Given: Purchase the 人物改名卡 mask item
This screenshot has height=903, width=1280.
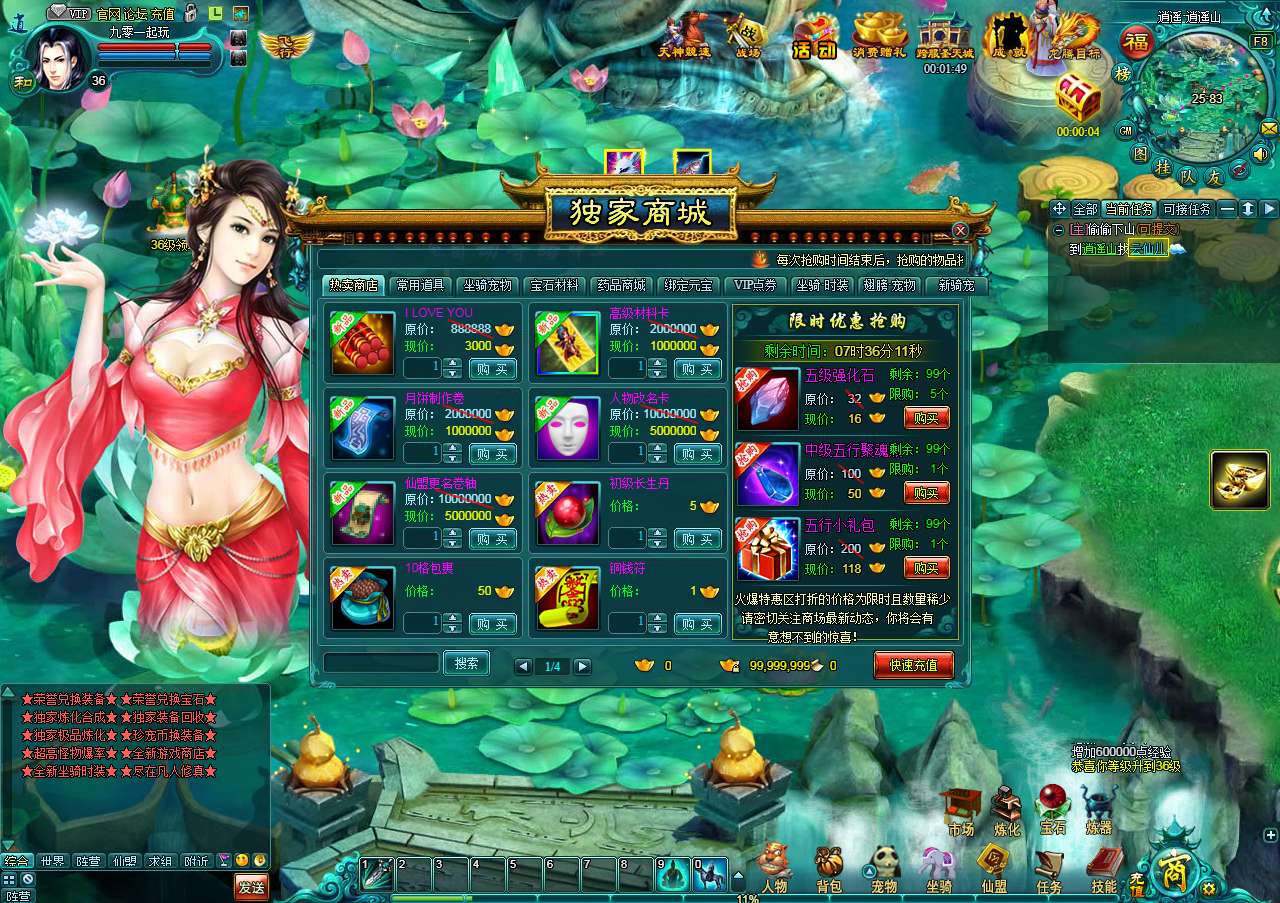Looking at the screenshot, I should [x=698, y=454].
